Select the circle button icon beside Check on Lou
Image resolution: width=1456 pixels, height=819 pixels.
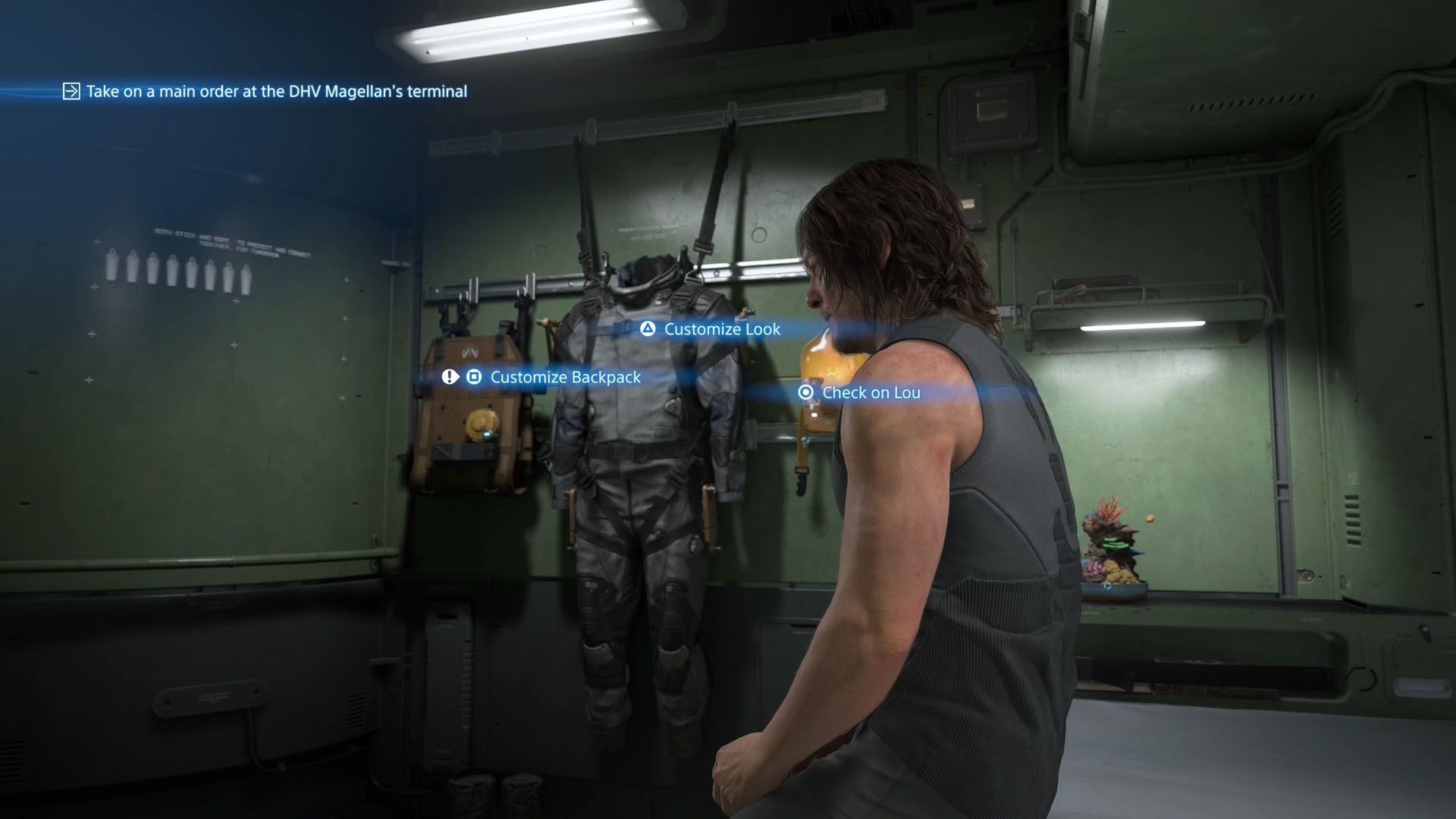point(805,393)
